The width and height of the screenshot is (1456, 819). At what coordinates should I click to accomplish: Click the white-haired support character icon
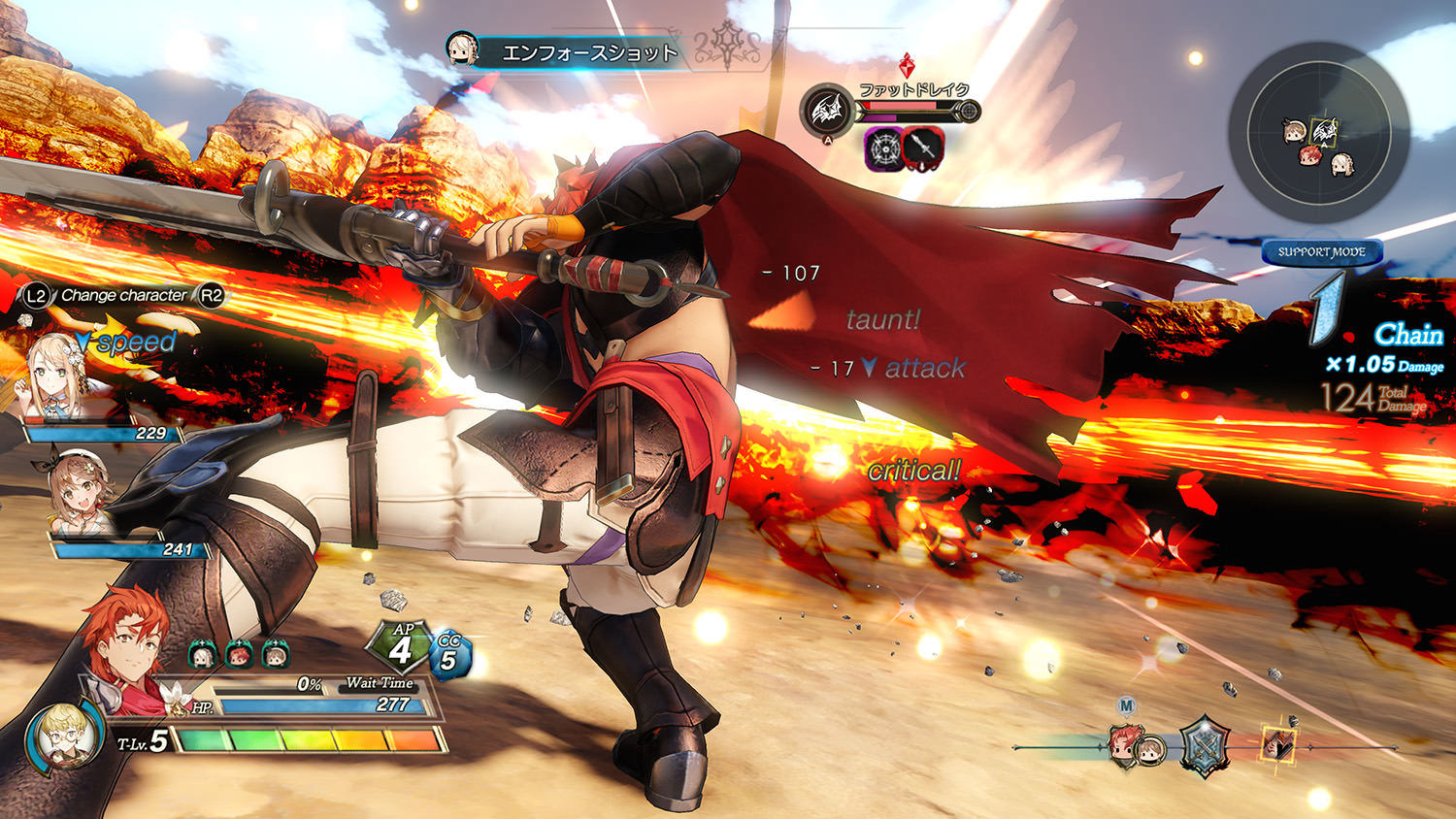click(202, 656)
